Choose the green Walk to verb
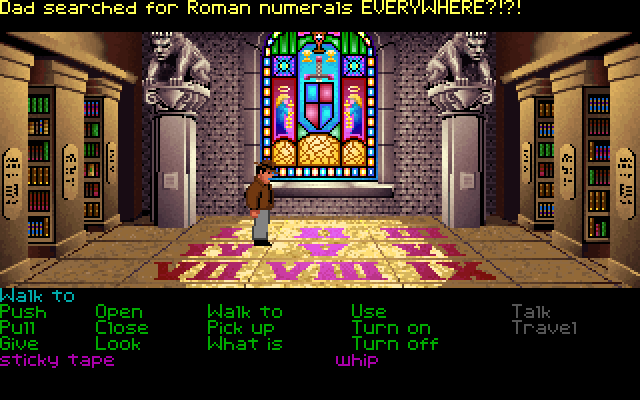Viewport: 640px width, 400px height. pyautogui.click(x=245, y=312)
